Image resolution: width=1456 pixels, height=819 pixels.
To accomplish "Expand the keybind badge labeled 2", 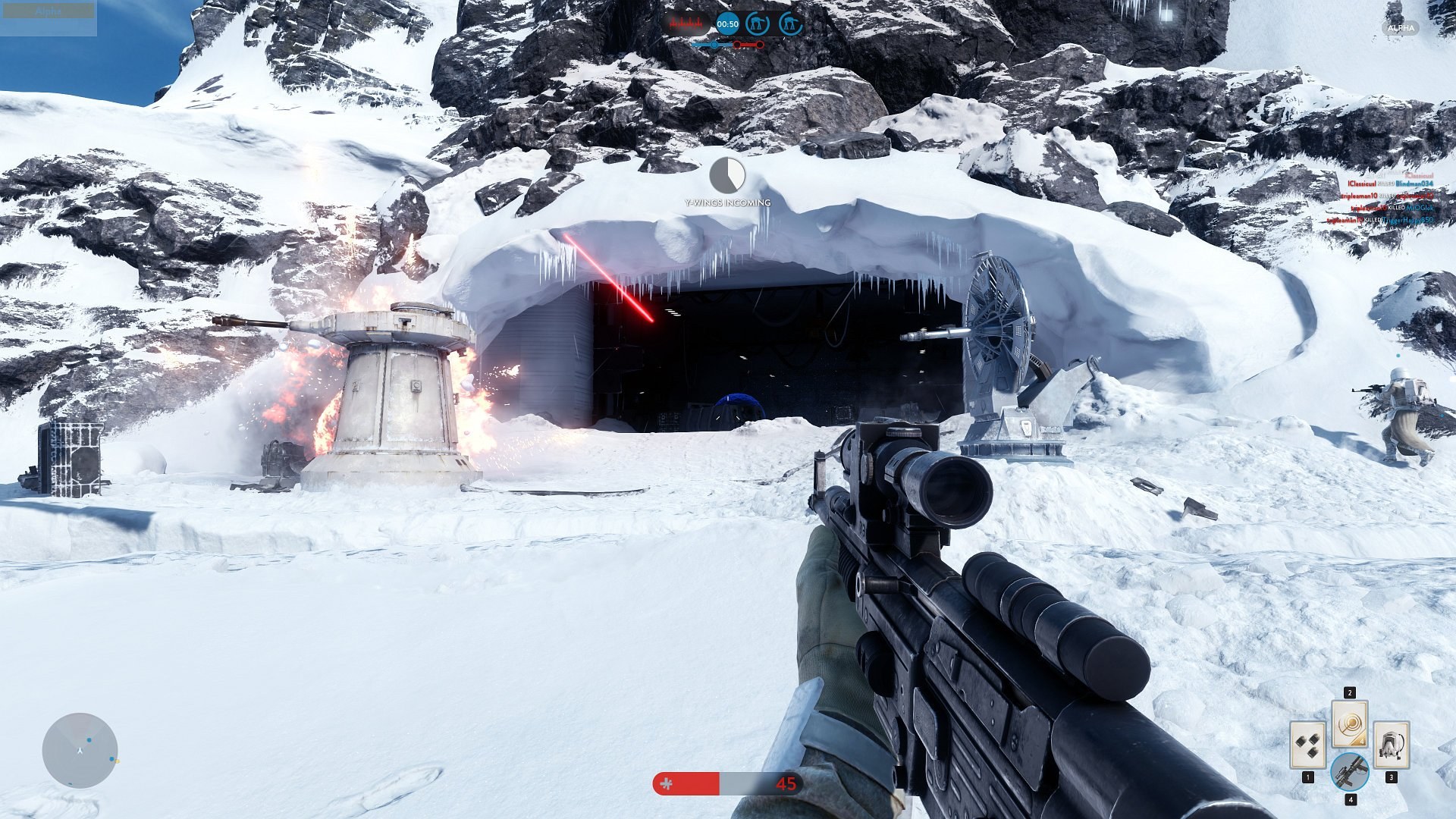I will tap(1350, 692).
